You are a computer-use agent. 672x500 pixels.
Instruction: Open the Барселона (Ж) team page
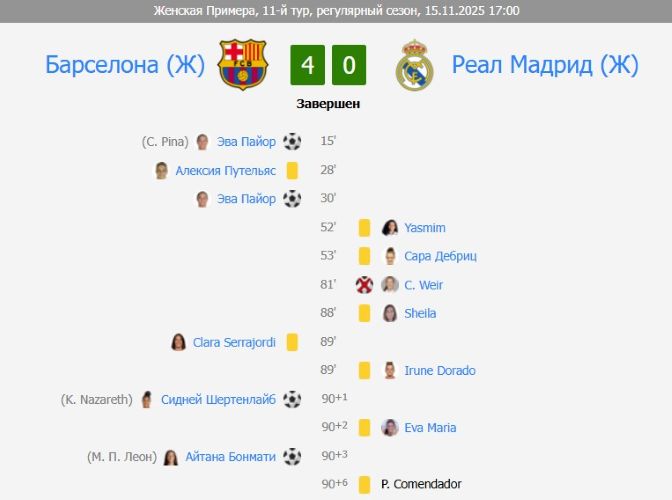point(125,65)
